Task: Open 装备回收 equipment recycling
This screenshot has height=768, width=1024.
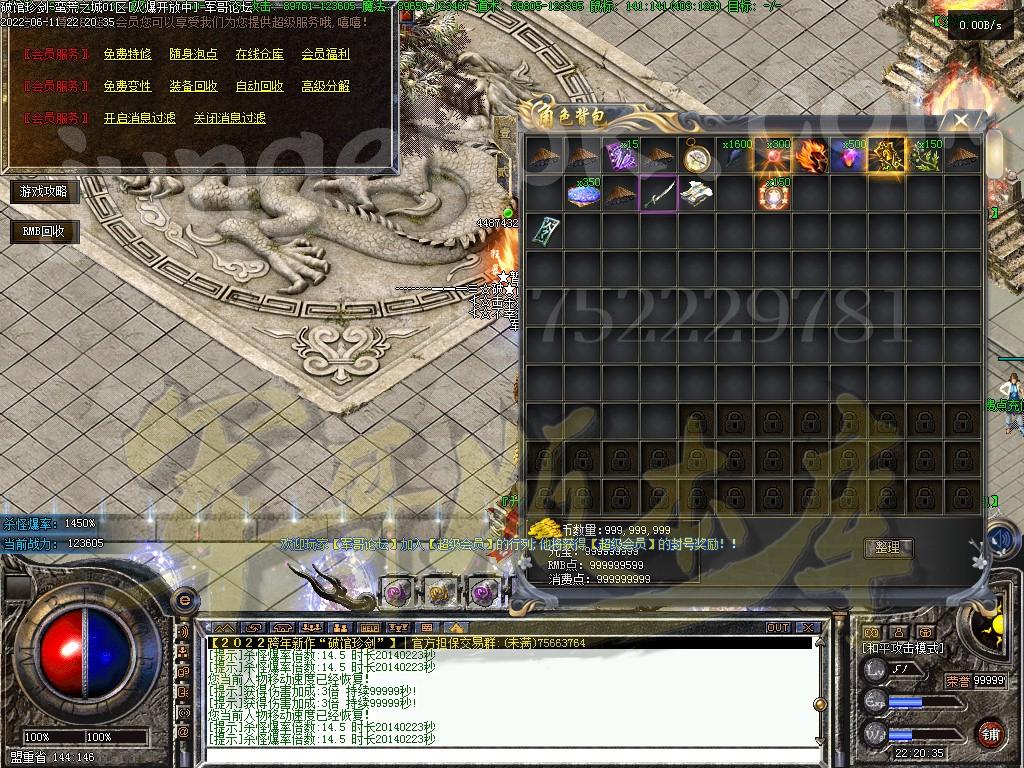Action: coord(193,86)
